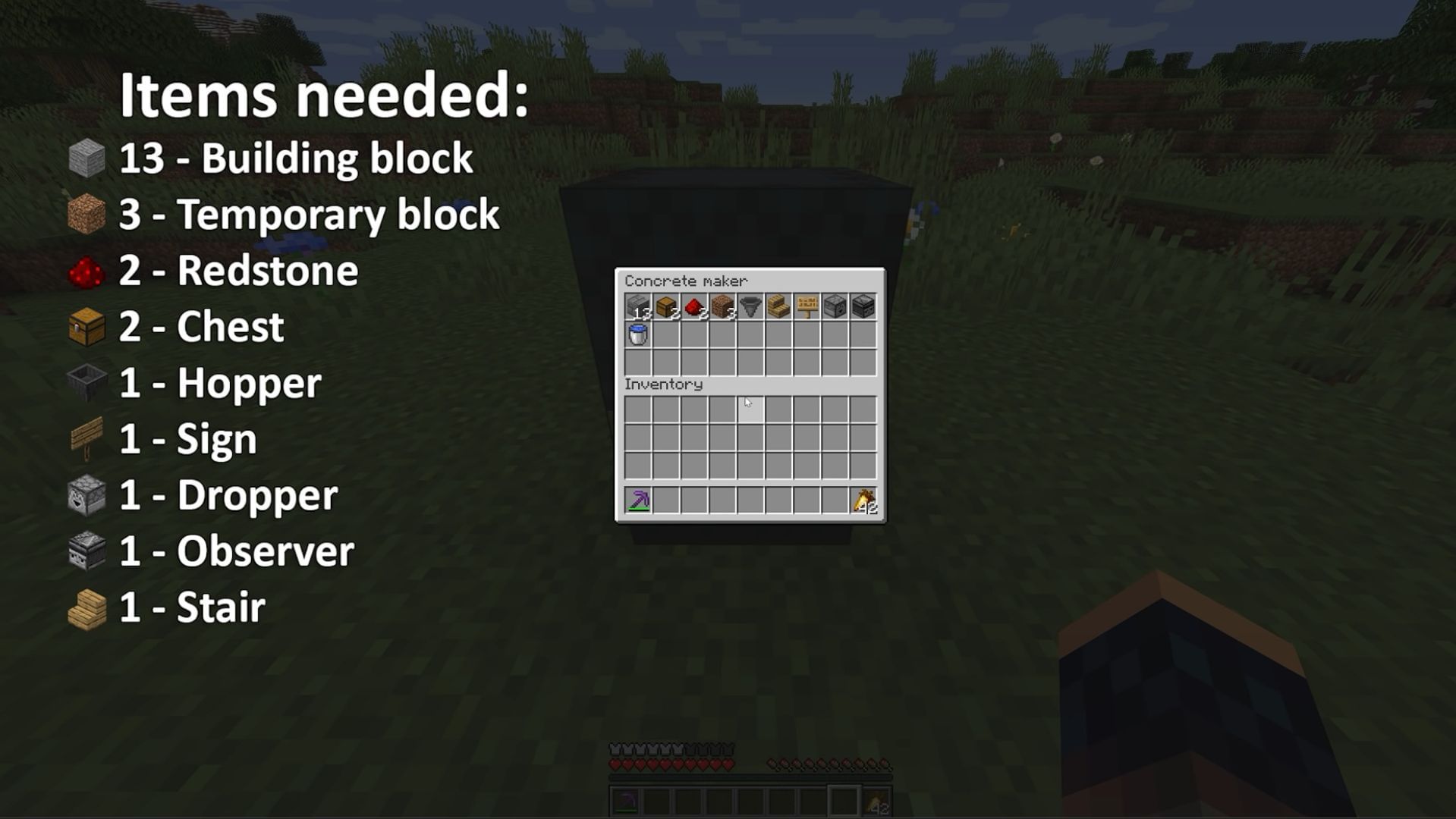Screen dimensions: 1456x819
Task: Grab the oak stairs from the chest row
Action: [780, 306]
